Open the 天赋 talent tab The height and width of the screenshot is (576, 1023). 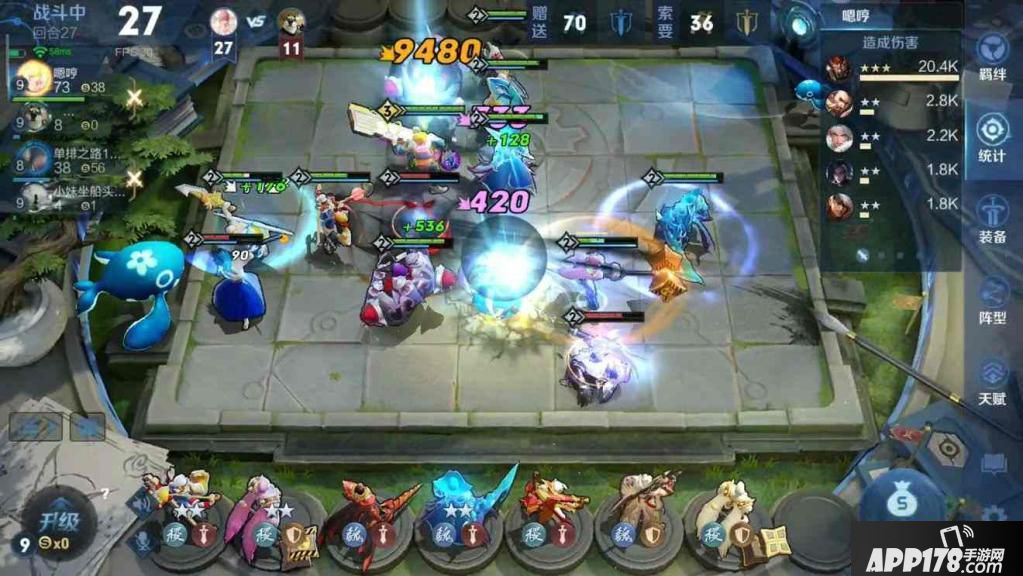tap(992, 380)
